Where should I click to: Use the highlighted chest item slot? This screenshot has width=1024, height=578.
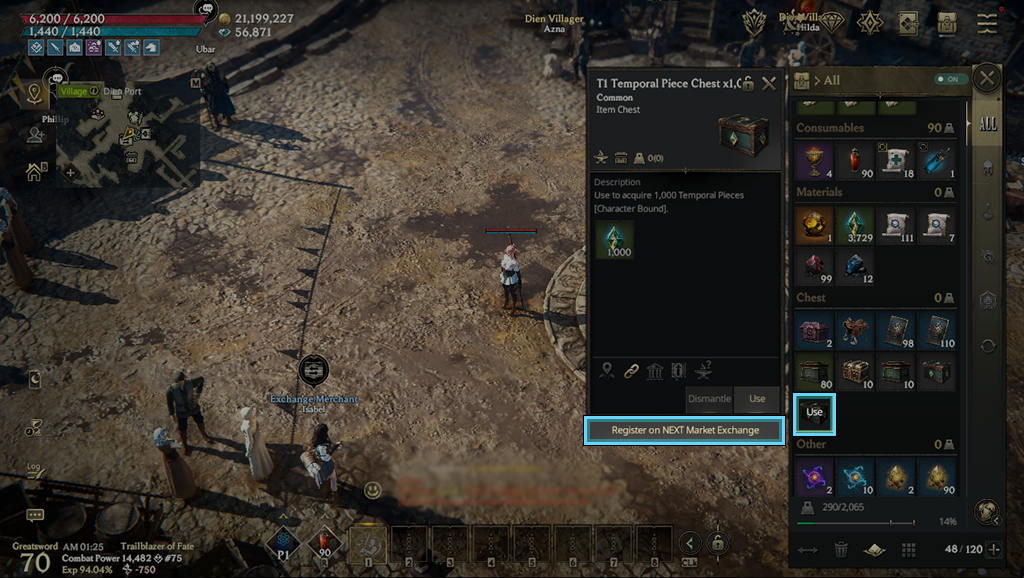click(814, 412)
